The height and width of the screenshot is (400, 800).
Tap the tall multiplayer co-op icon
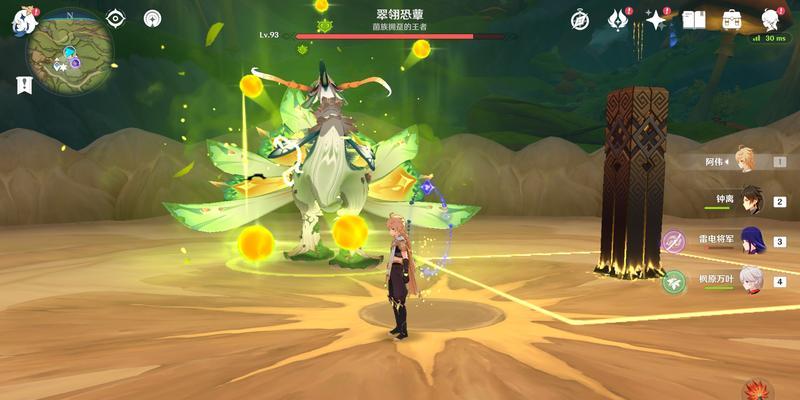(152, 18)
